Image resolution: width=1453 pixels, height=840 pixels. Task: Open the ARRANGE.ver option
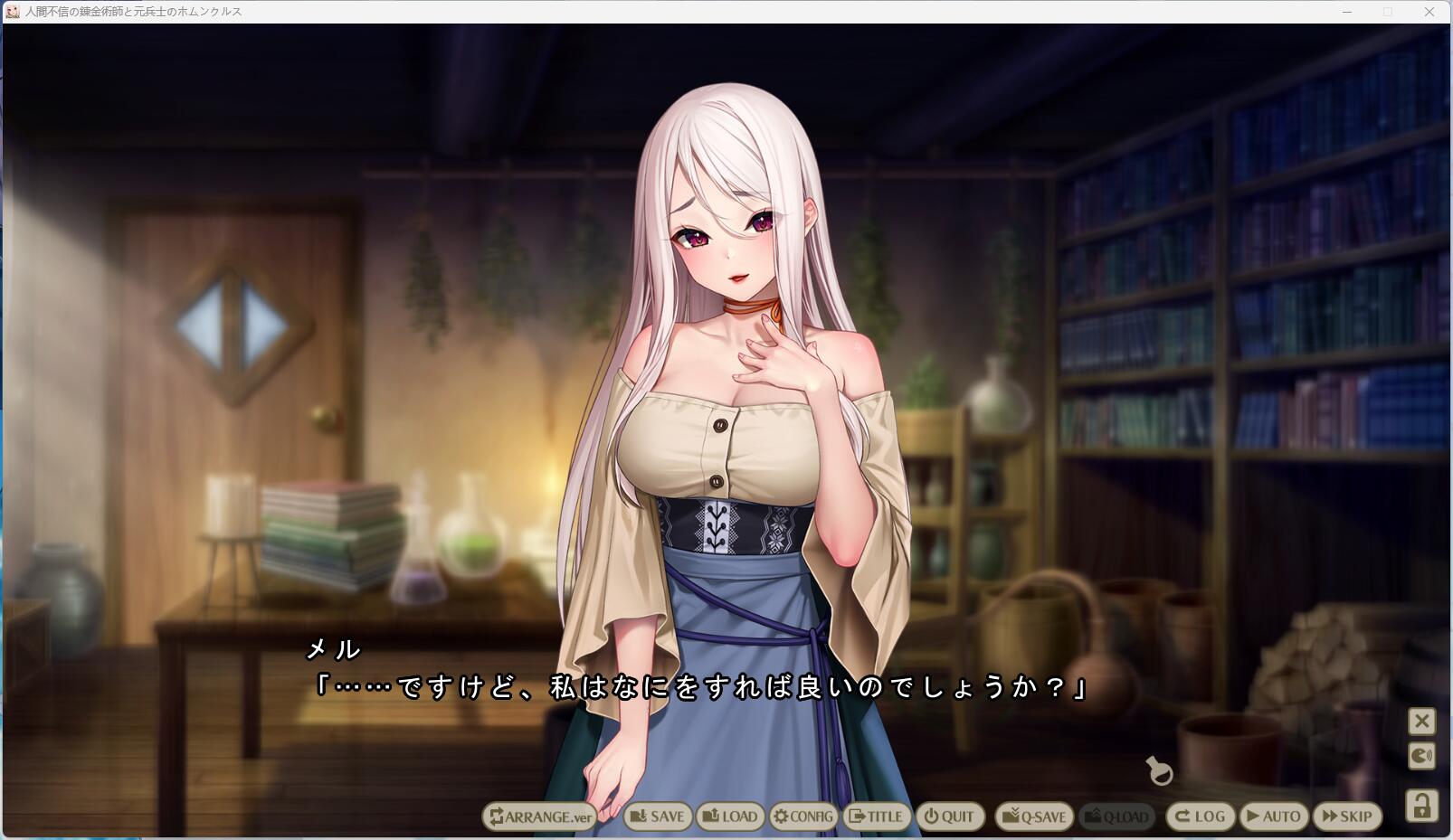[x=540, y=816]
